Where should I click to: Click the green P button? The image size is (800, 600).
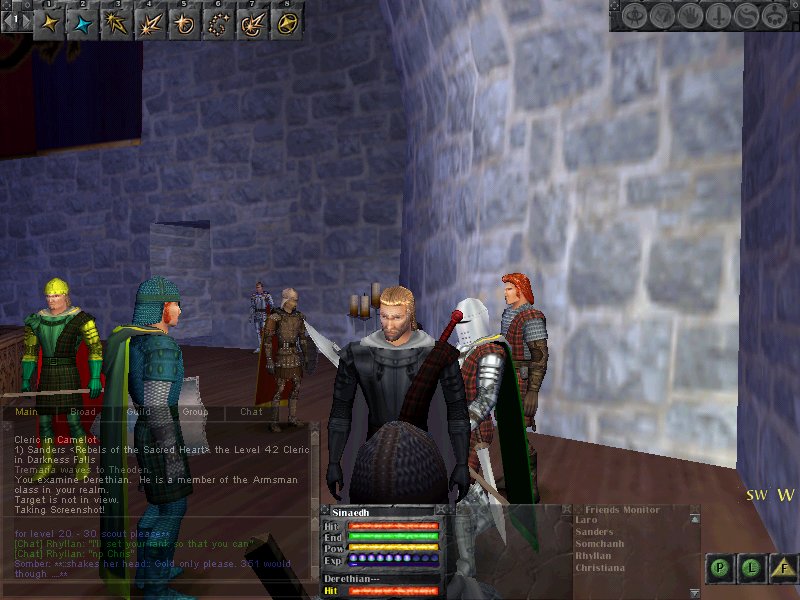point(719,569)
